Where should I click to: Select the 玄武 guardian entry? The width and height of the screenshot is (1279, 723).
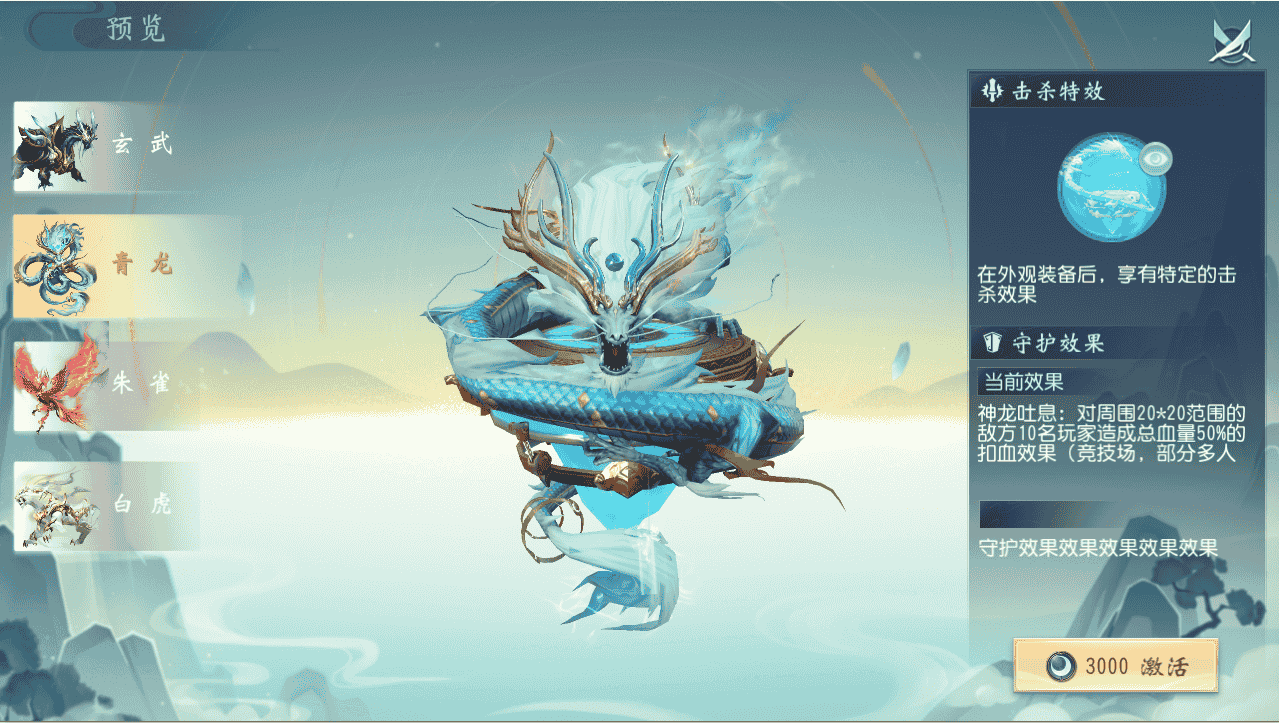click(105, 146)
